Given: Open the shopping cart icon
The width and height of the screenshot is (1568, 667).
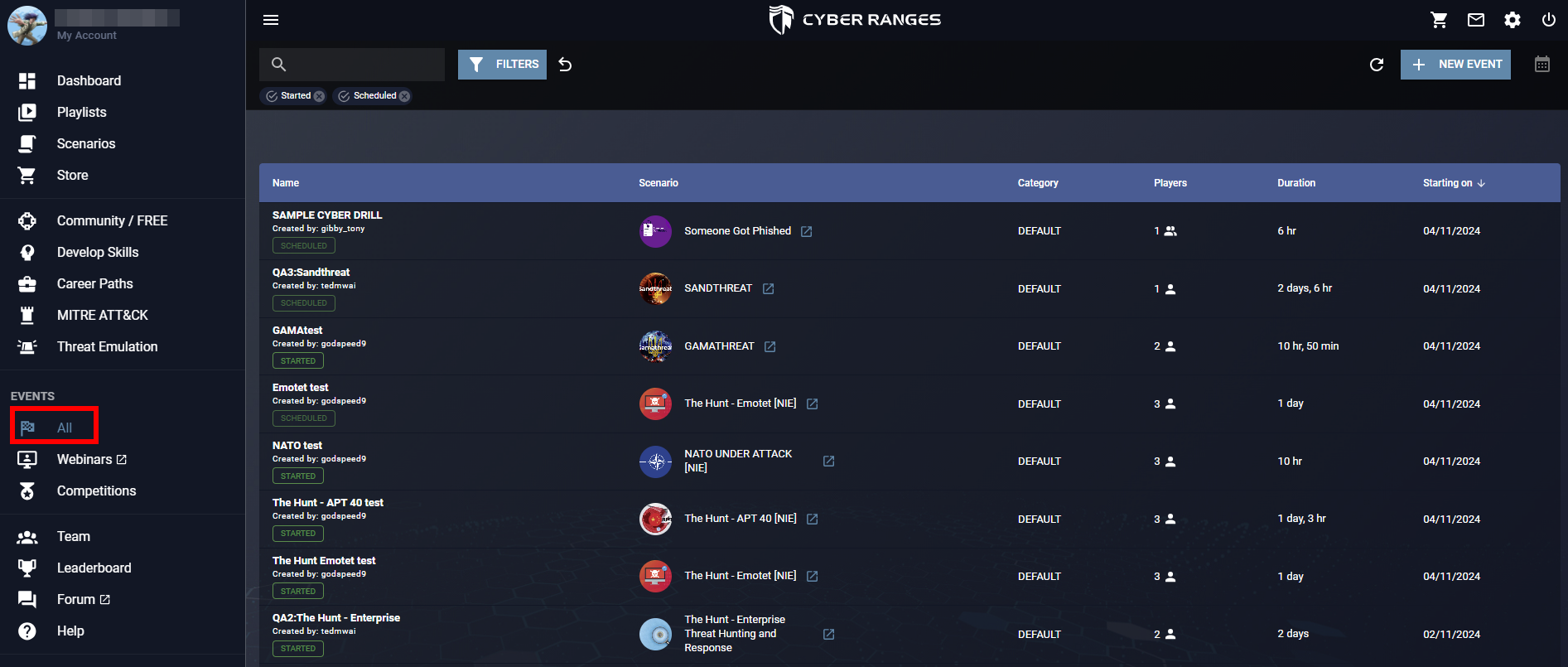Looking at the screenshot, I should pyautogui.click(x=1439, y=20).
